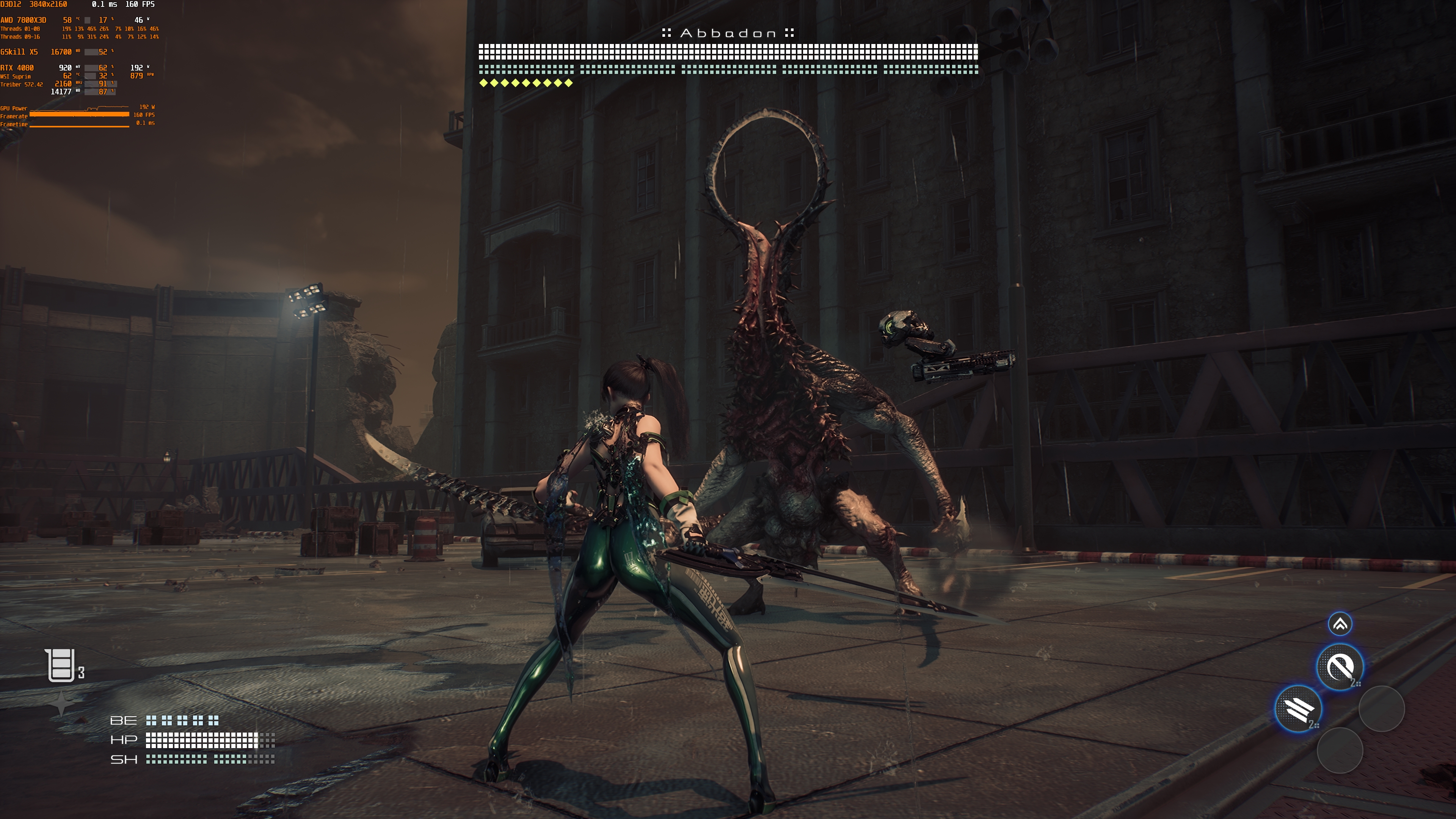The width and height of the screenshot is (1456, 819).
Task: Activate the triple blade slash Beta skill
Action: 1298,709
